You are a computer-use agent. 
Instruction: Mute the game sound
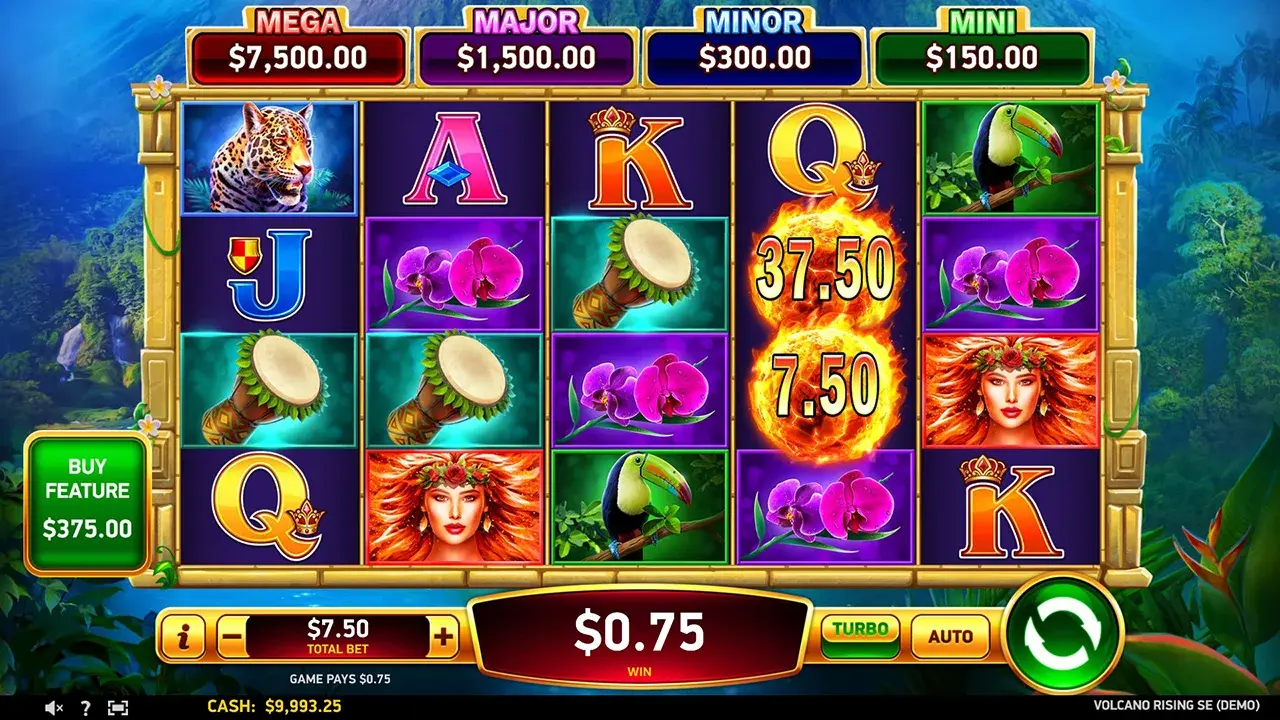55,707
